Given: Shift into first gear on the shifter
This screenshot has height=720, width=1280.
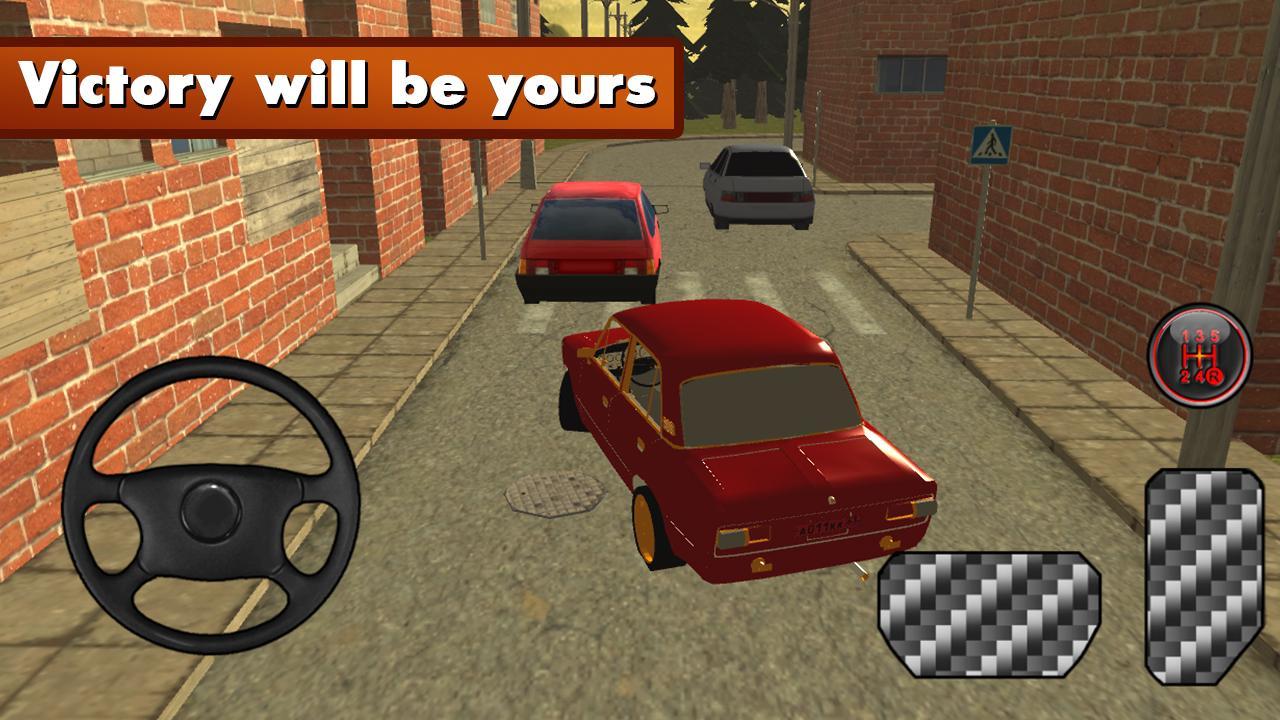Looking at the screenshot, I should tap(1184, 337).
